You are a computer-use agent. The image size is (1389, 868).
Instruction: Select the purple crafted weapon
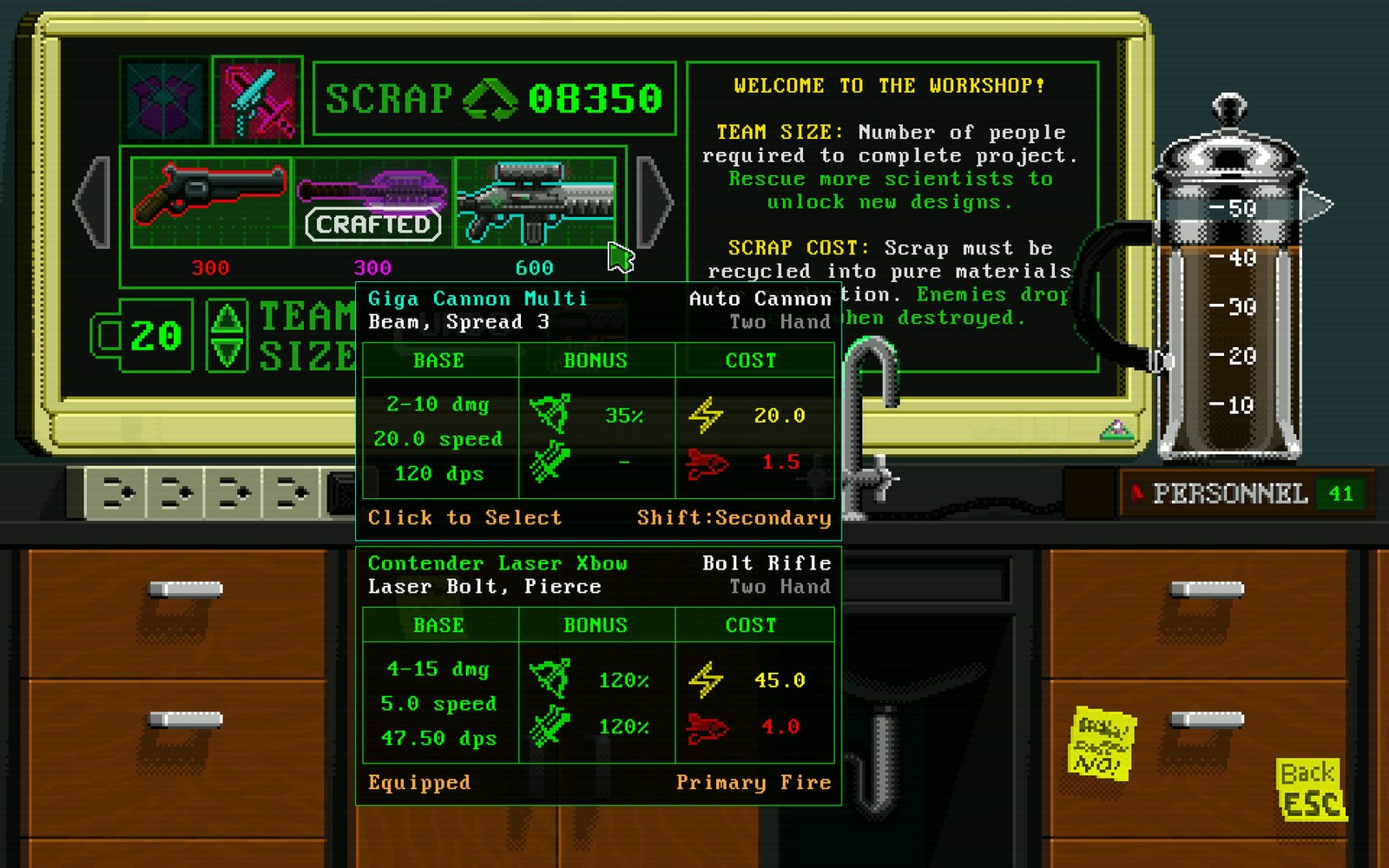click(x=372, y=201)
